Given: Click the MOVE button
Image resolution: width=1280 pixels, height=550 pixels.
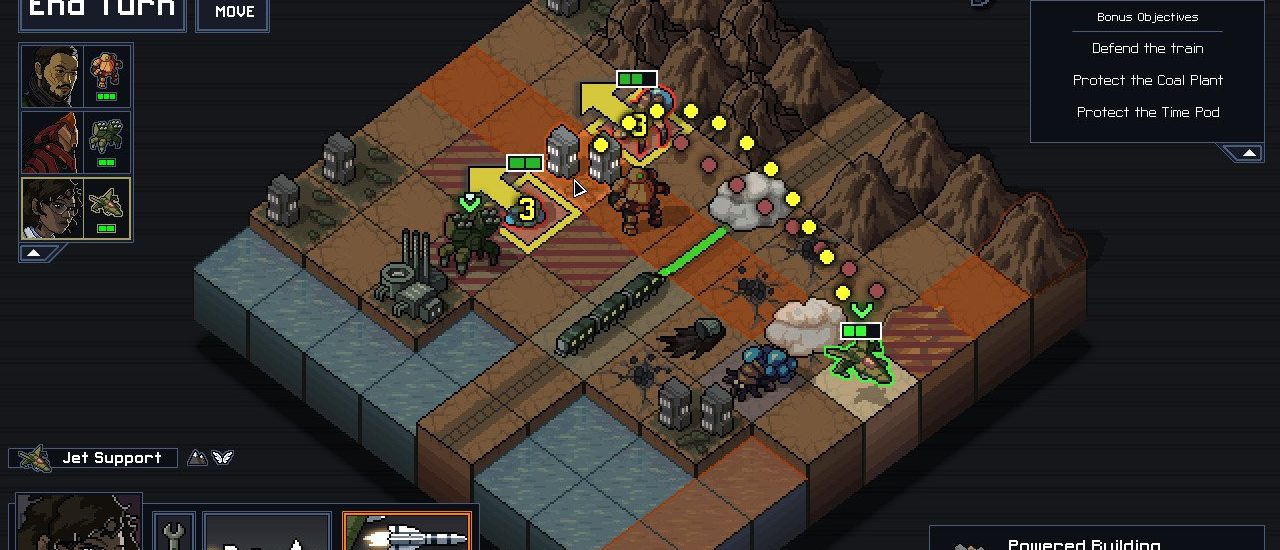Looking at the screenshot, I should coord(234,12).
